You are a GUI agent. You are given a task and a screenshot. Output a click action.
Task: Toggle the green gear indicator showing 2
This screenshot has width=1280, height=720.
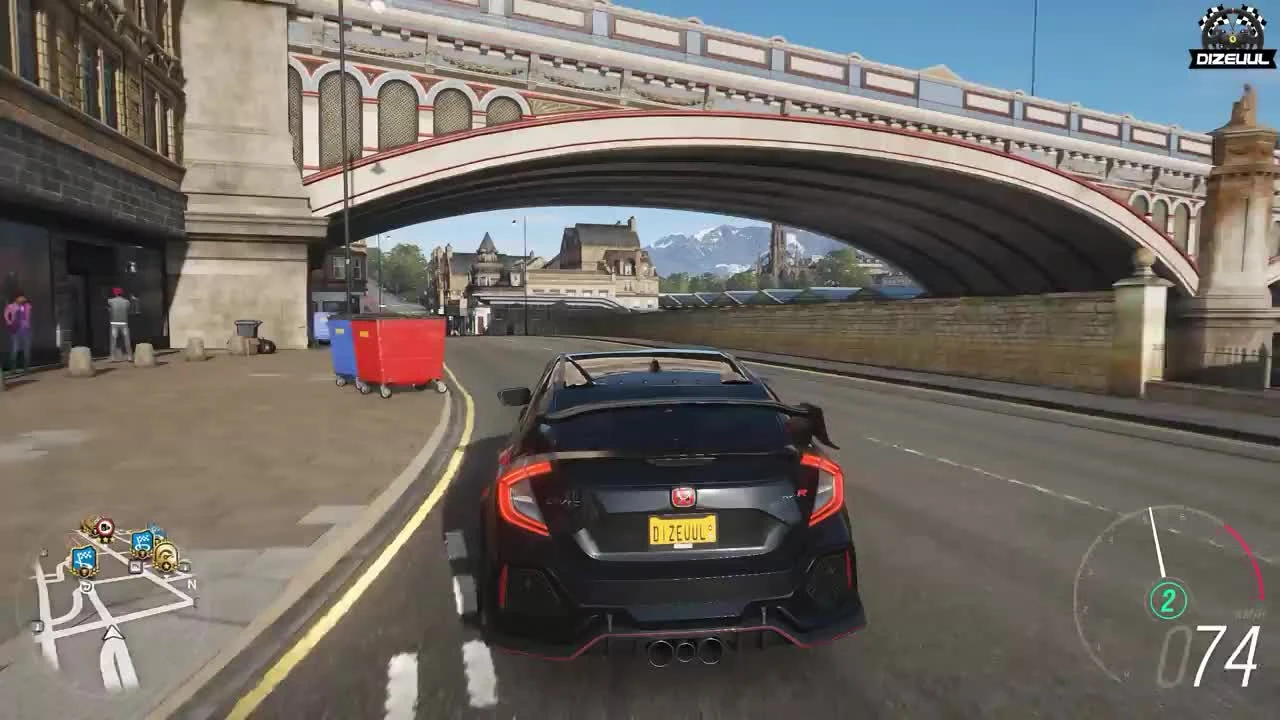pos(1168,600)
